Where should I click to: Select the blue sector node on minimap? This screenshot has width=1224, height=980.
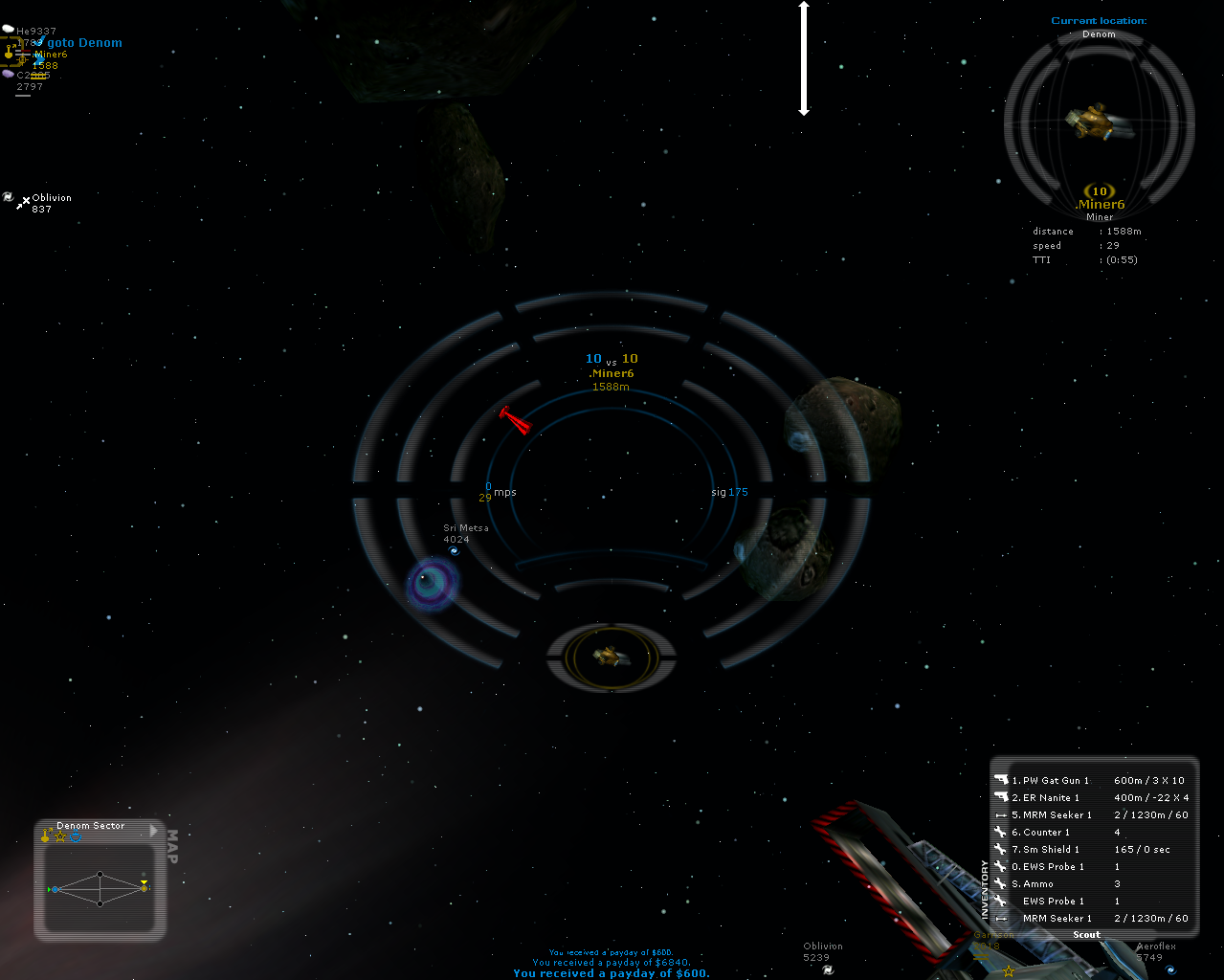(56, 890)
